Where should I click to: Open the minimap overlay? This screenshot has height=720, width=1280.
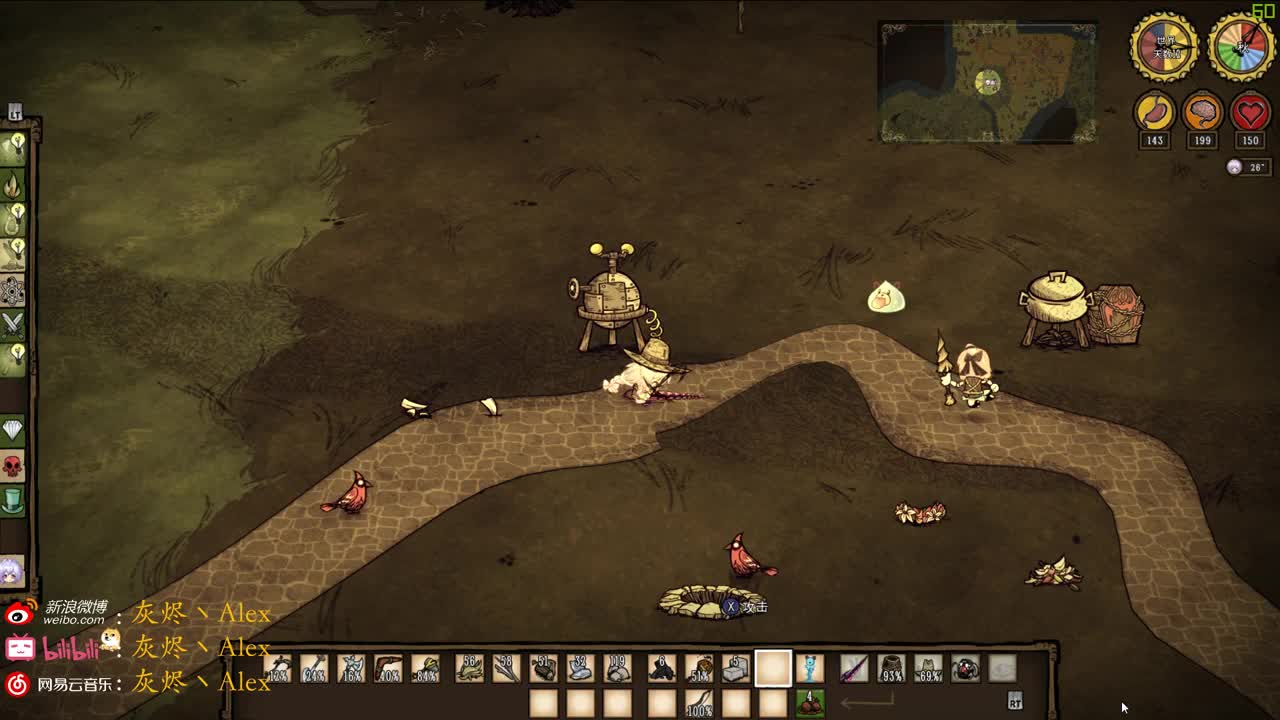987,82
